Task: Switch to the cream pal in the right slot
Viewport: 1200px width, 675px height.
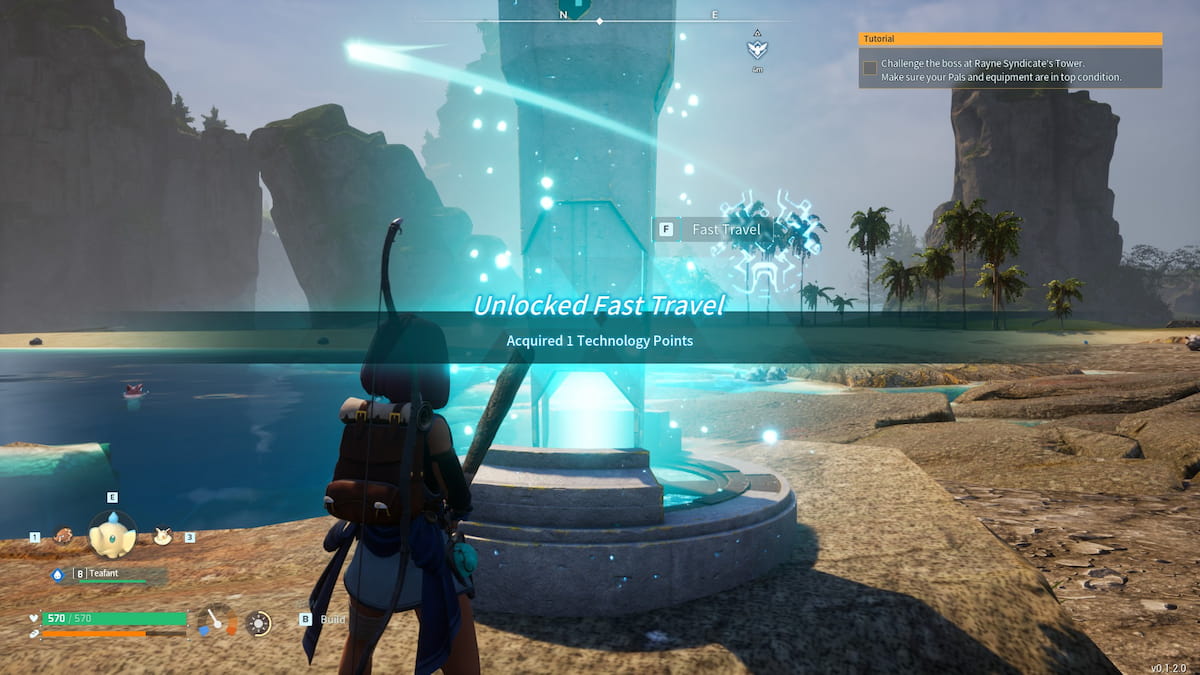Action: tap(162, 536)
